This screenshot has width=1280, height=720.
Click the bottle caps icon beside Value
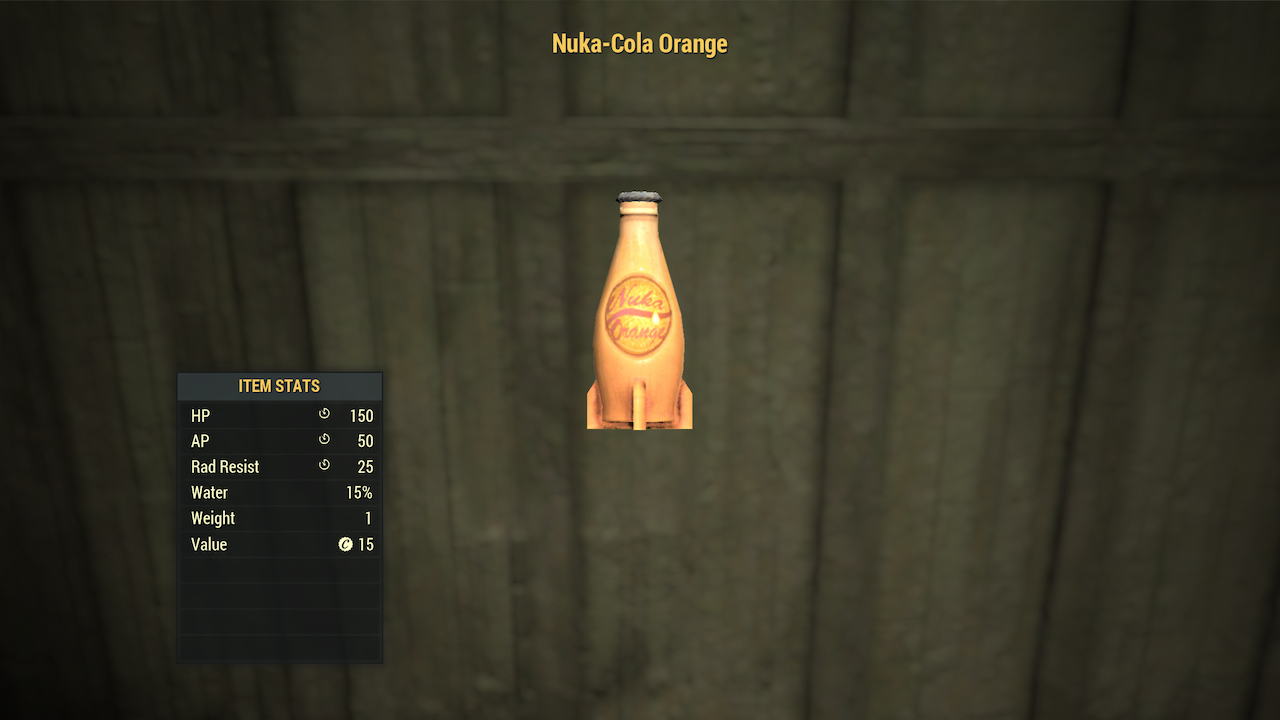coord(347,544)
